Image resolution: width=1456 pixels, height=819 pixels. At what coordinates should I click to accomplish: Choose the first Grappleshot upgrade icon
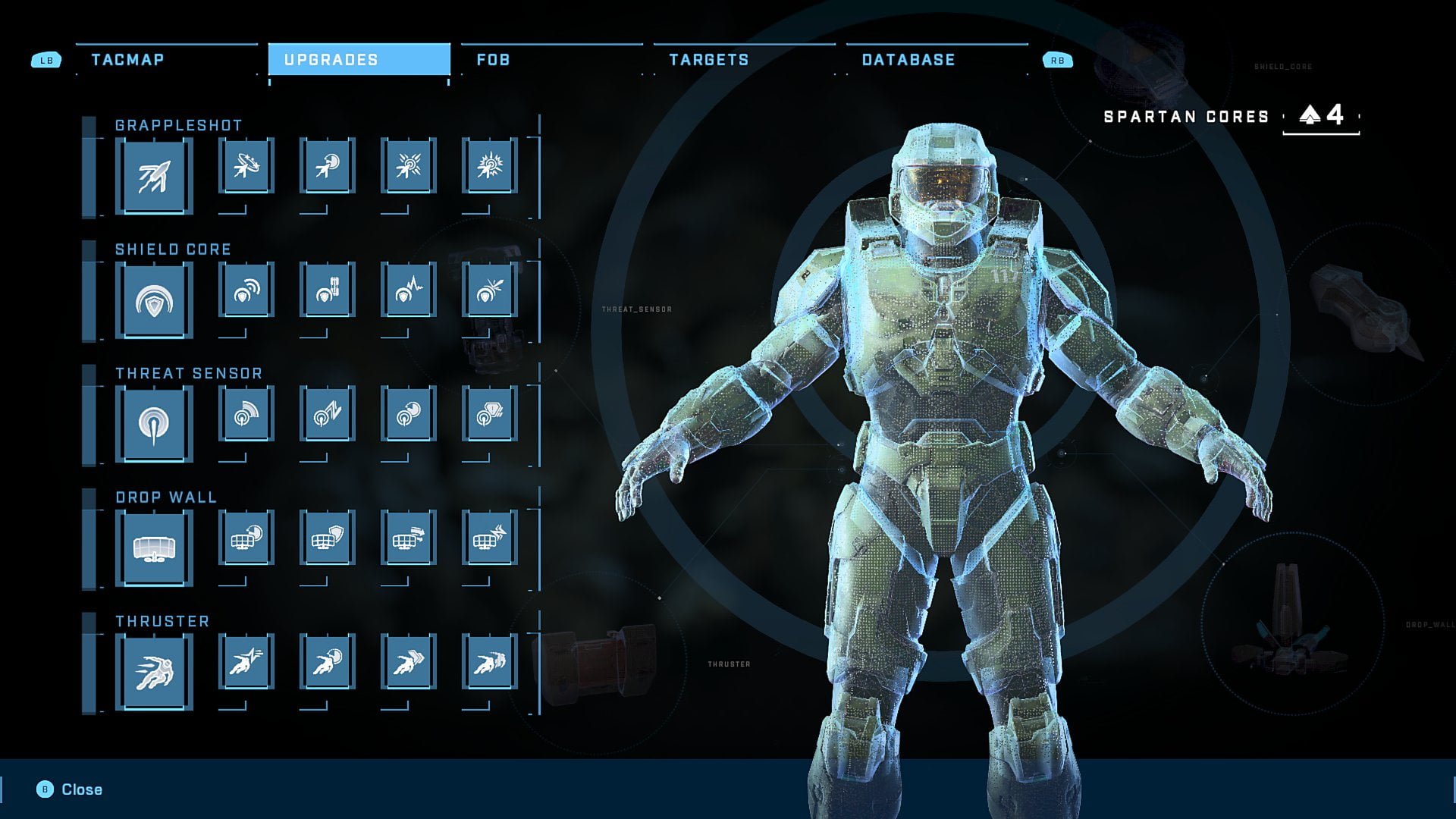click(246, 165)
